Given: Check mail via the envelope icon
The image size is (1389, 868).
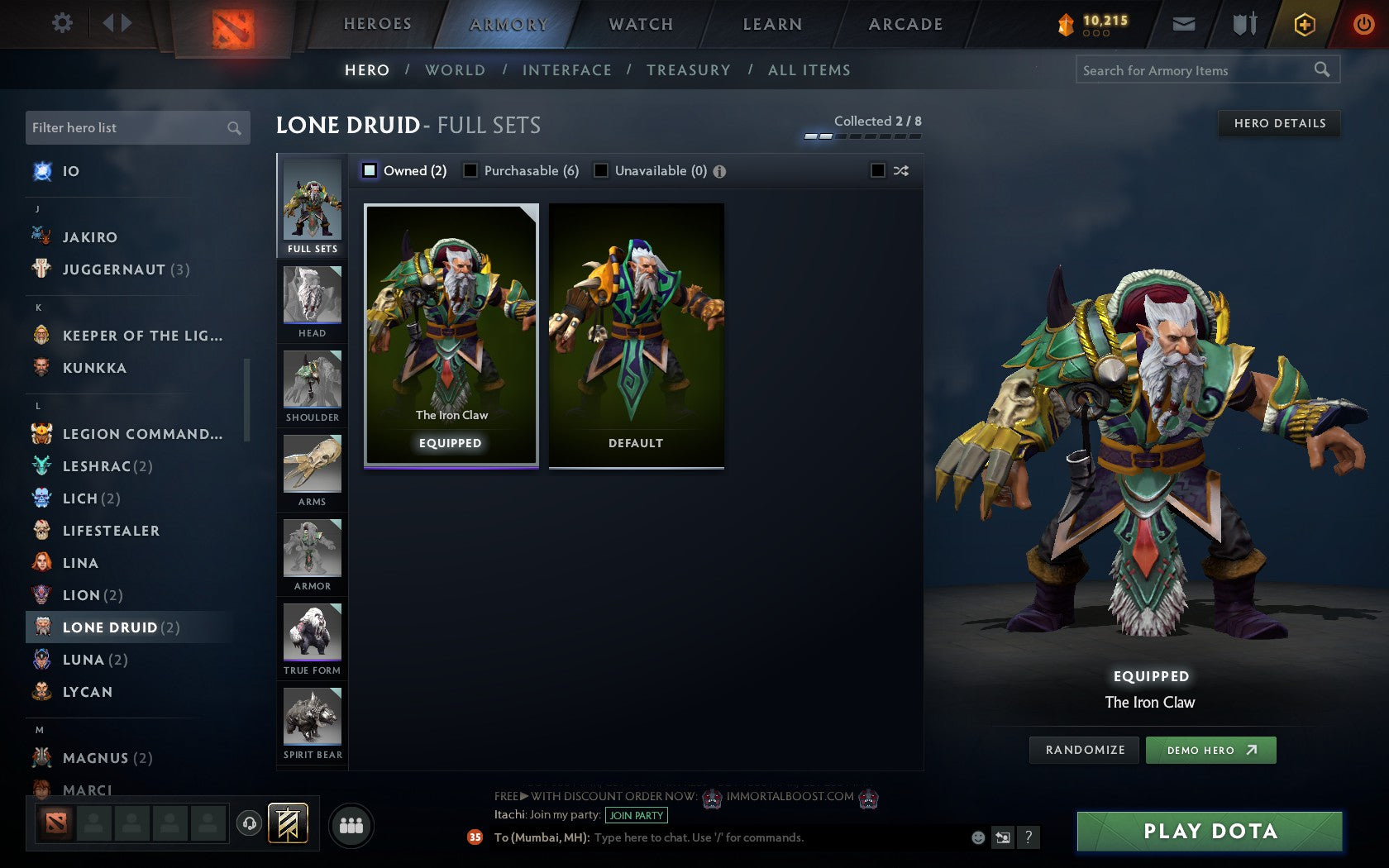Looking at the screenshot, I should (x=1184, y=24).
